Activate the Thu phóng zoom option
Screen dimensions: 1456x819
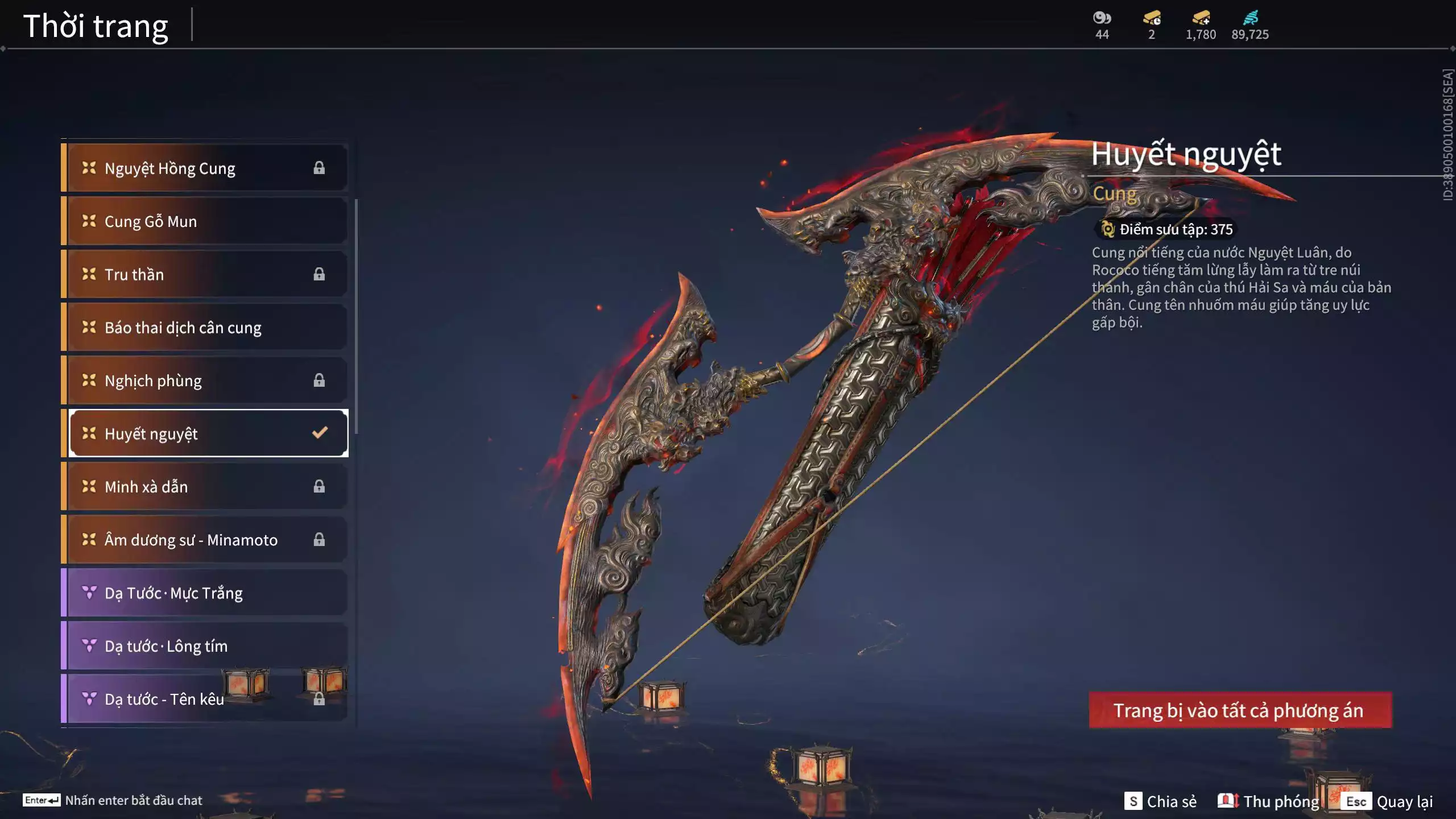click(1269, 801)
